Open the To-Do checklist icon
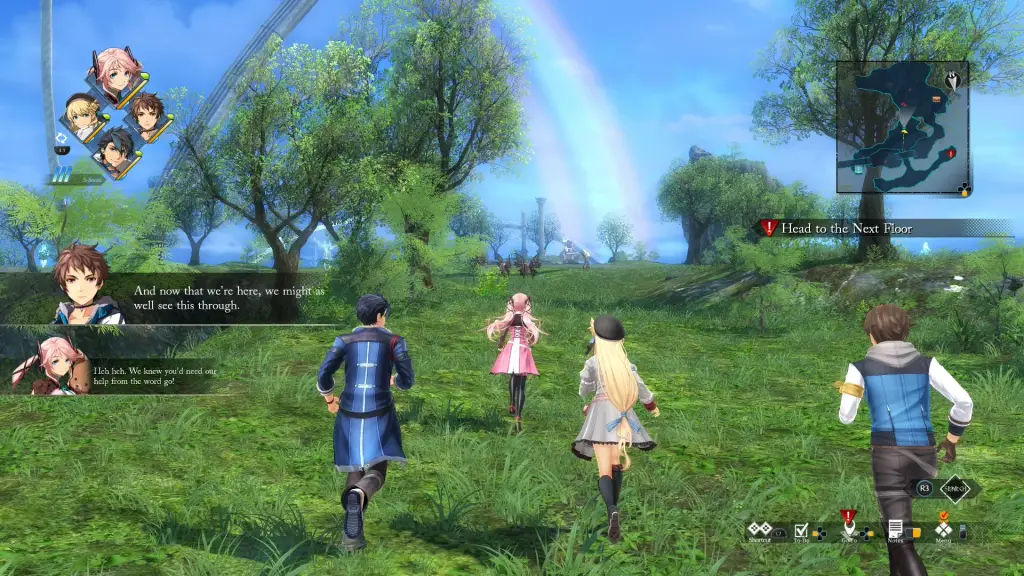The width and height of the screenshot is (1024, 576). (x=801, y=529)
